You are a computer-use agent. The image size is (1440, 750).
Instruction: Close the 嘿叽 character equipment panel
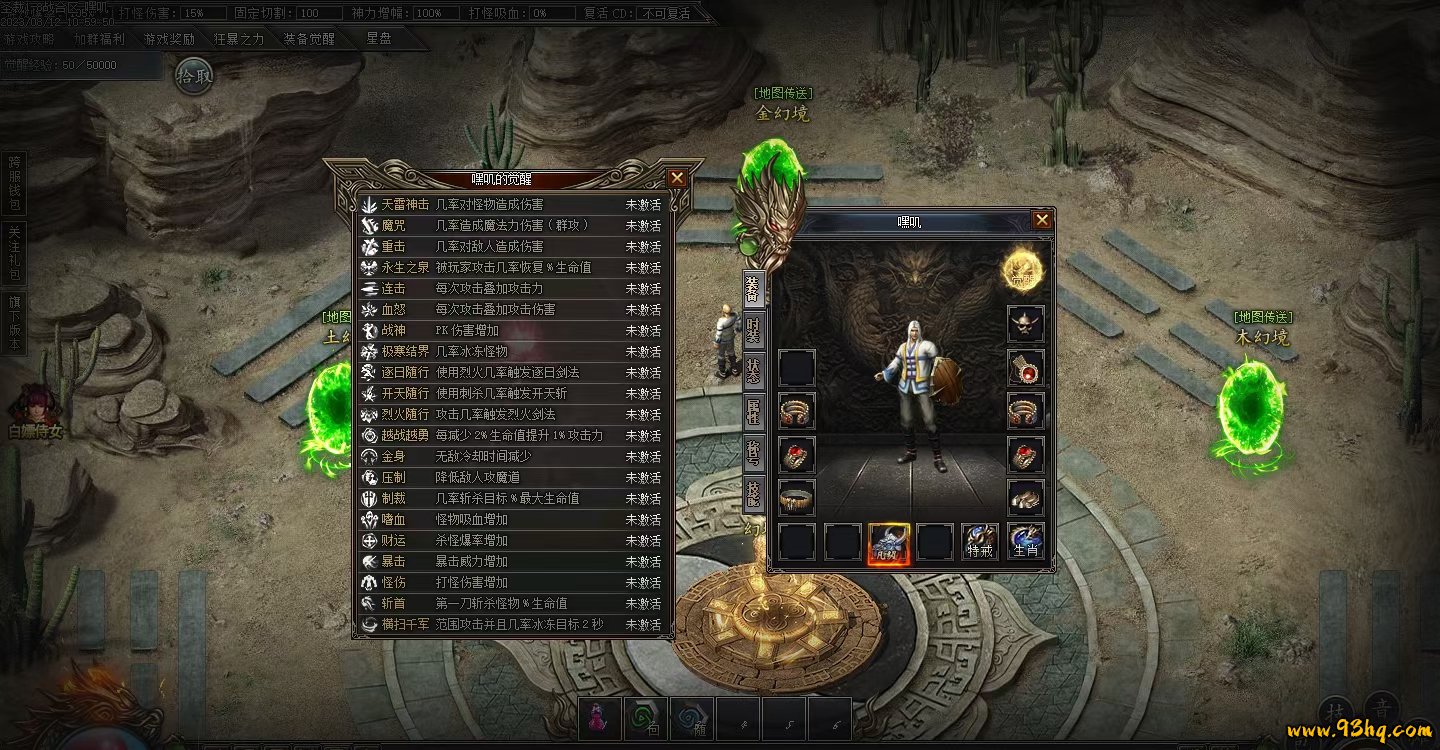point(1042,220)
